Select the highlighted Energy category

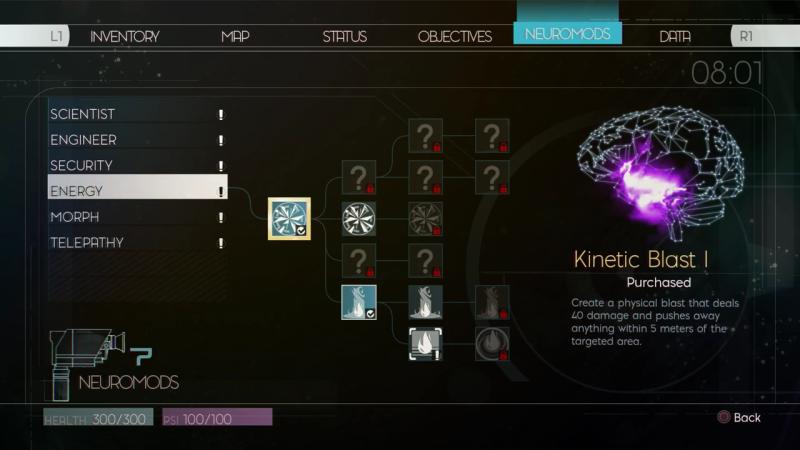[137, 191]
